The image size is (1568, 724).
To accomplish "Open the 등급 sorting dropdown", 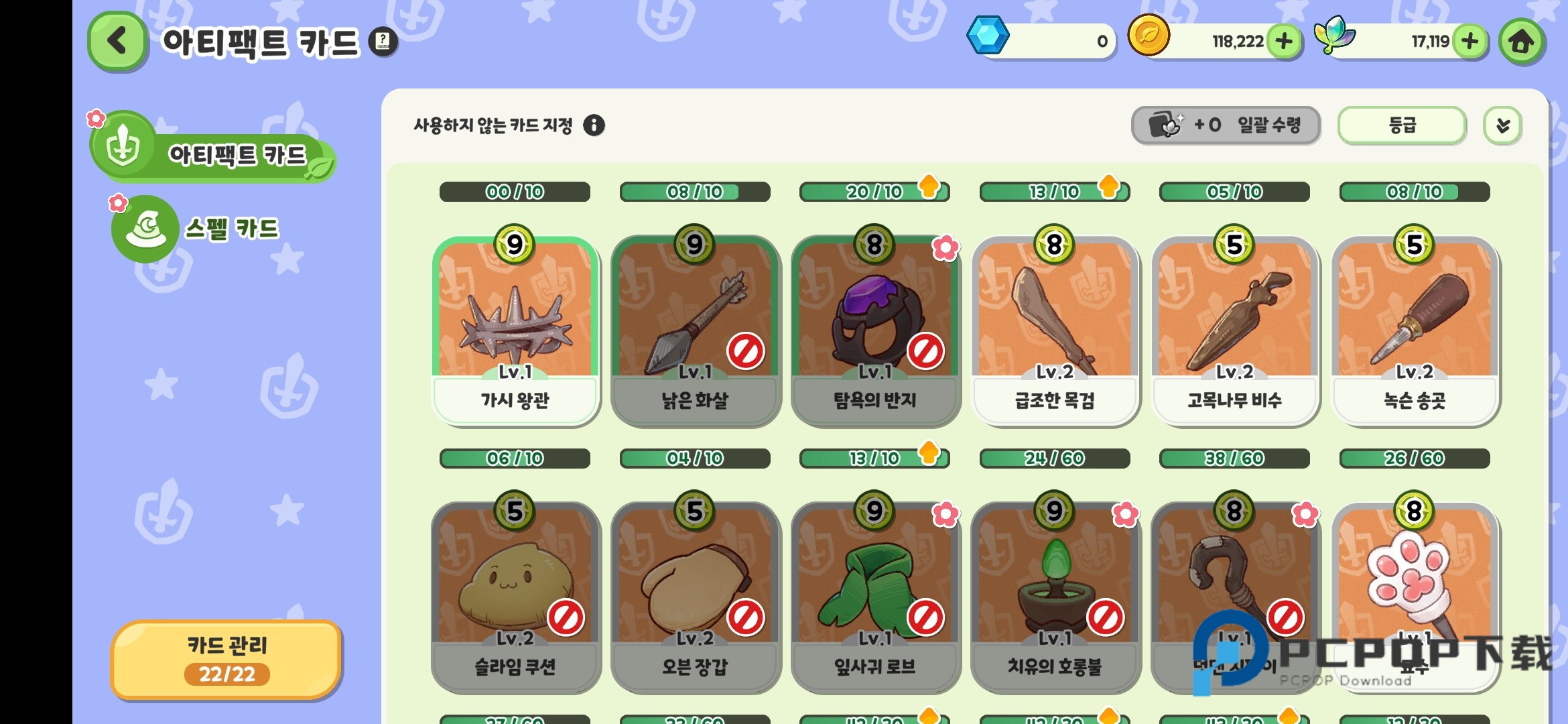I will point(1400,125).
